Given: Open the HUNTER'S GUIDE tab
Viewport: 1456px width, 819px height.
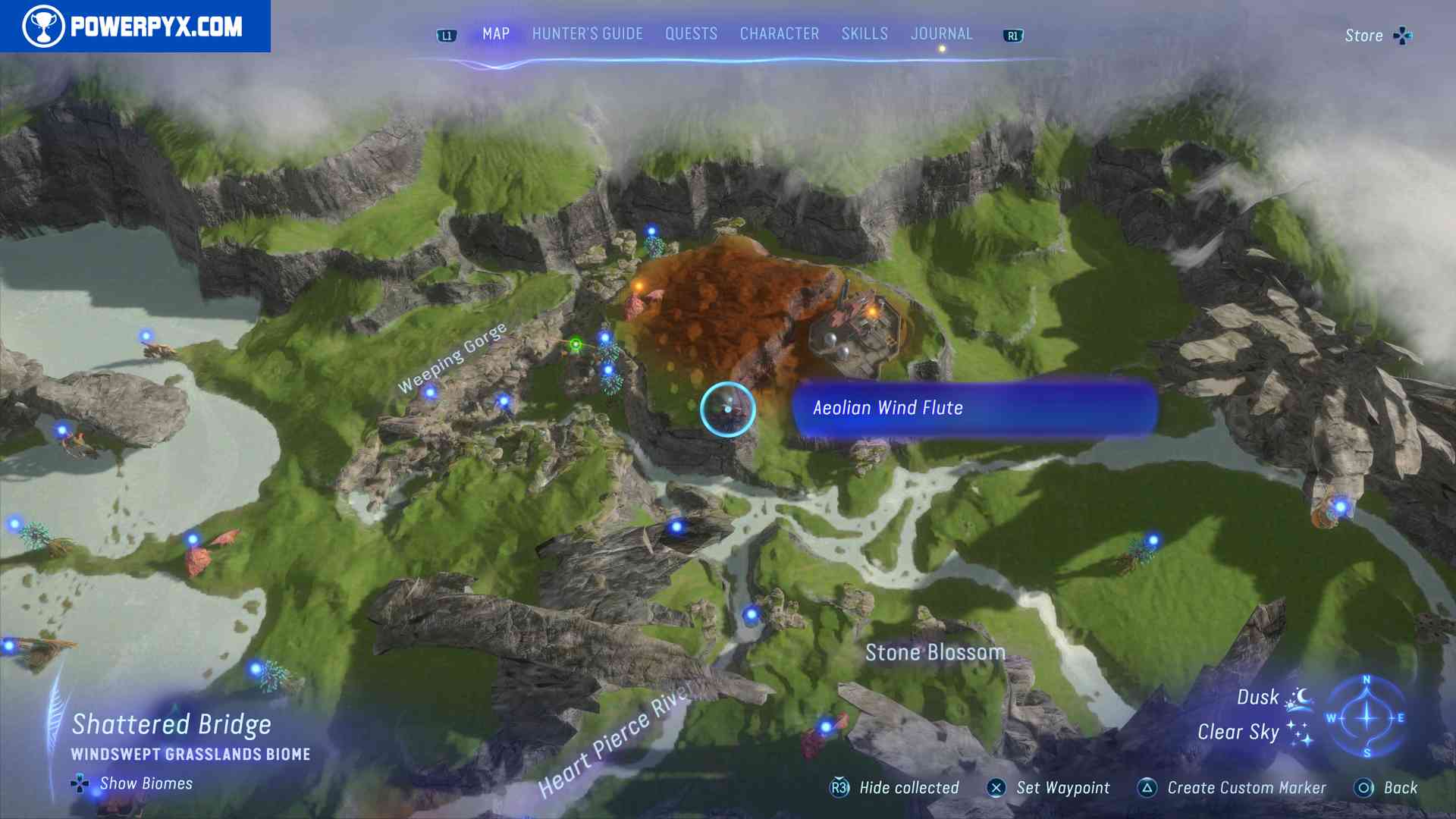Looking at the screenshot, I should 586,33.
